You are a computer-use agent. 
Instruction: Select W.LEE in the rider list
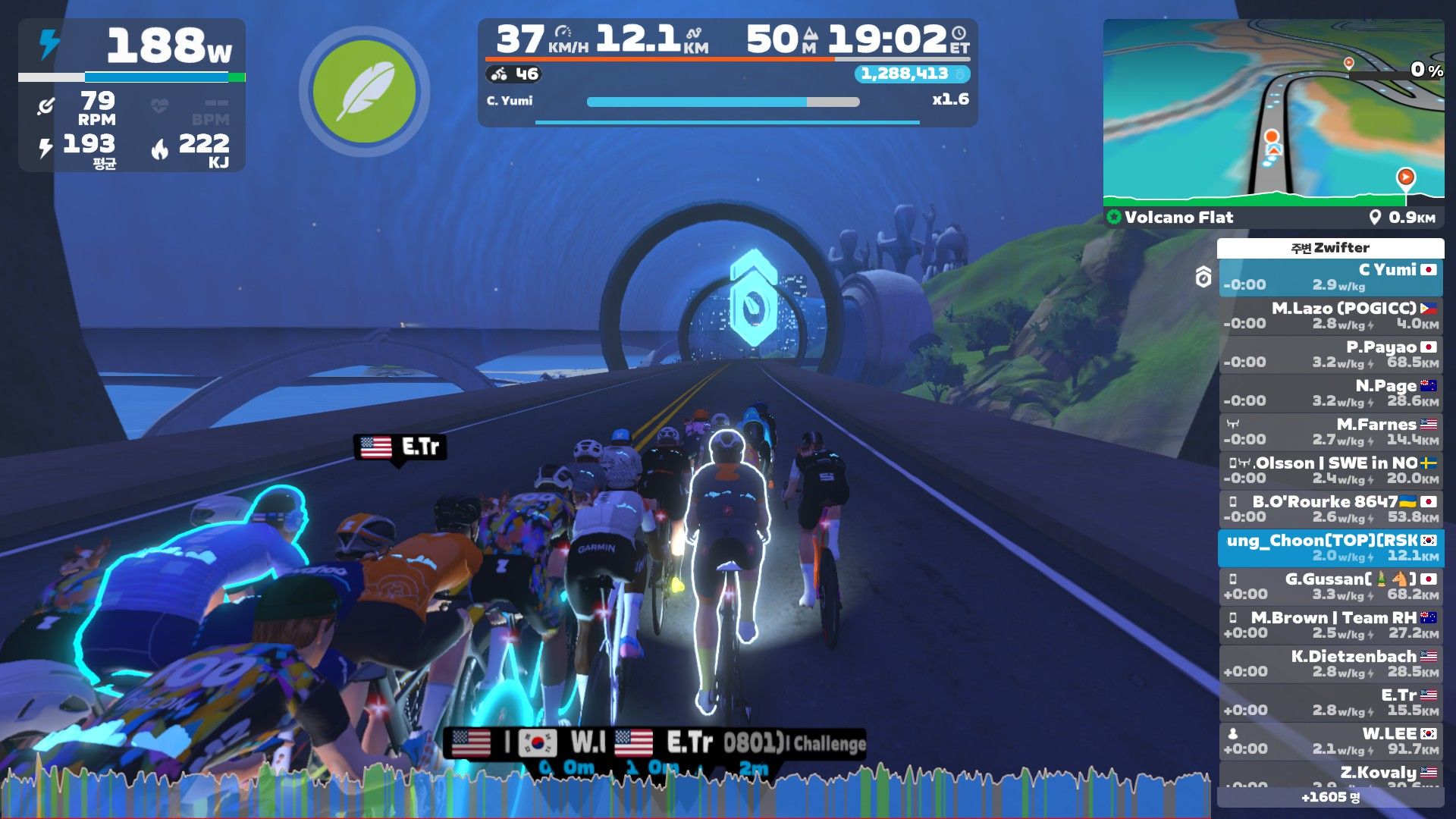[1330, 741]
